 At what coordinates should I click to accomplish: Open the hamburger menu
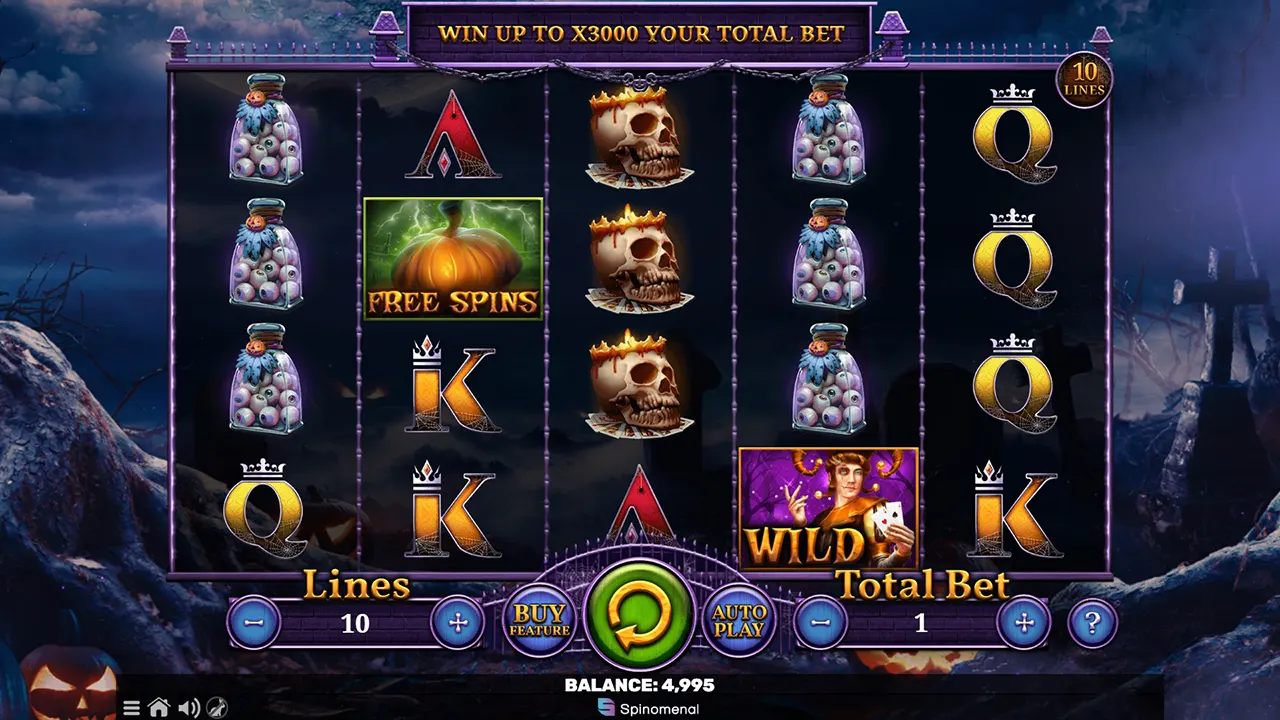(x=131, y=708)
